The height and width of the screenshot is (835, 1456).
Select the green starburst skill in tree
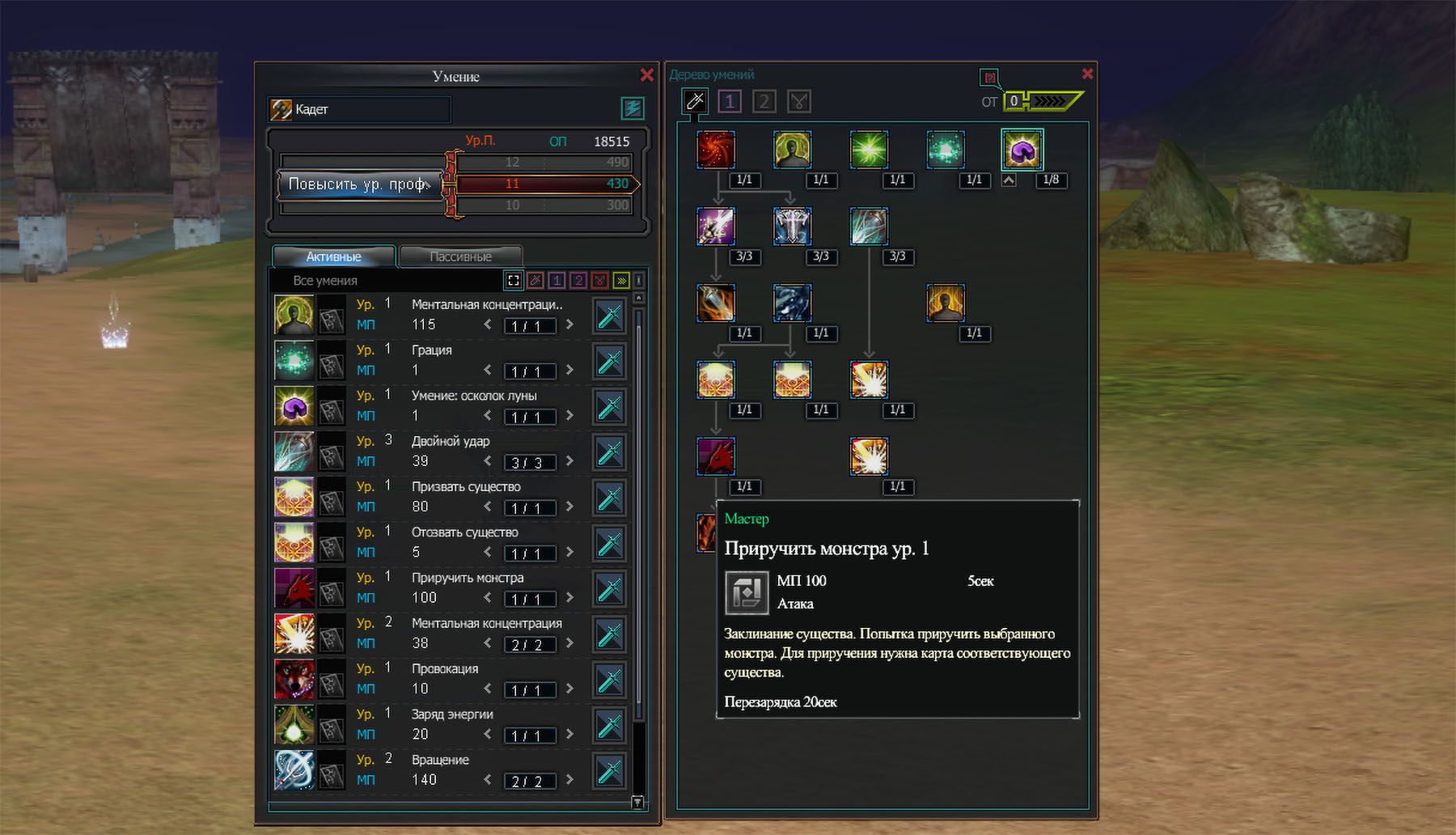pos(869,150)
